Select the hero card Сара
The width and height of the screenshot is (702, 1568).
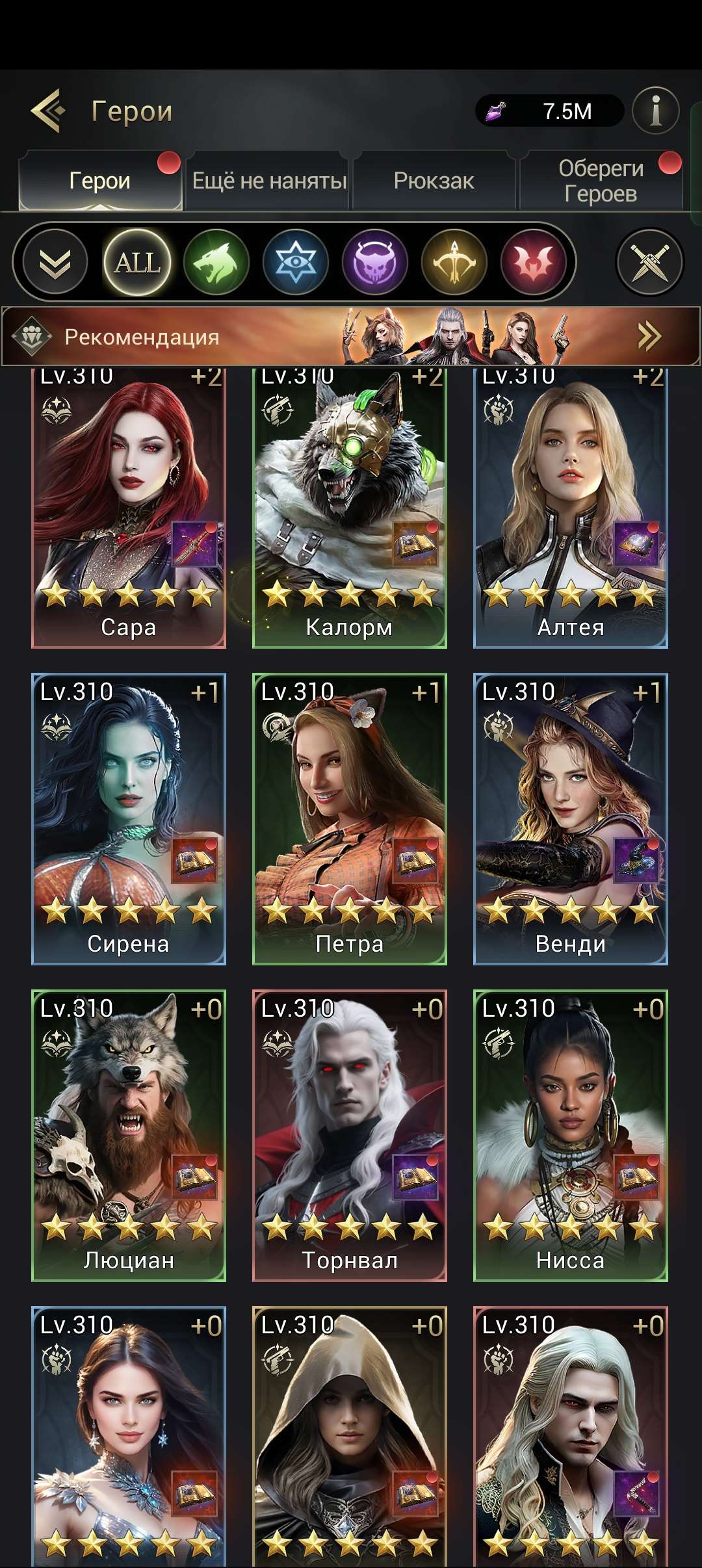coord(129,507)
